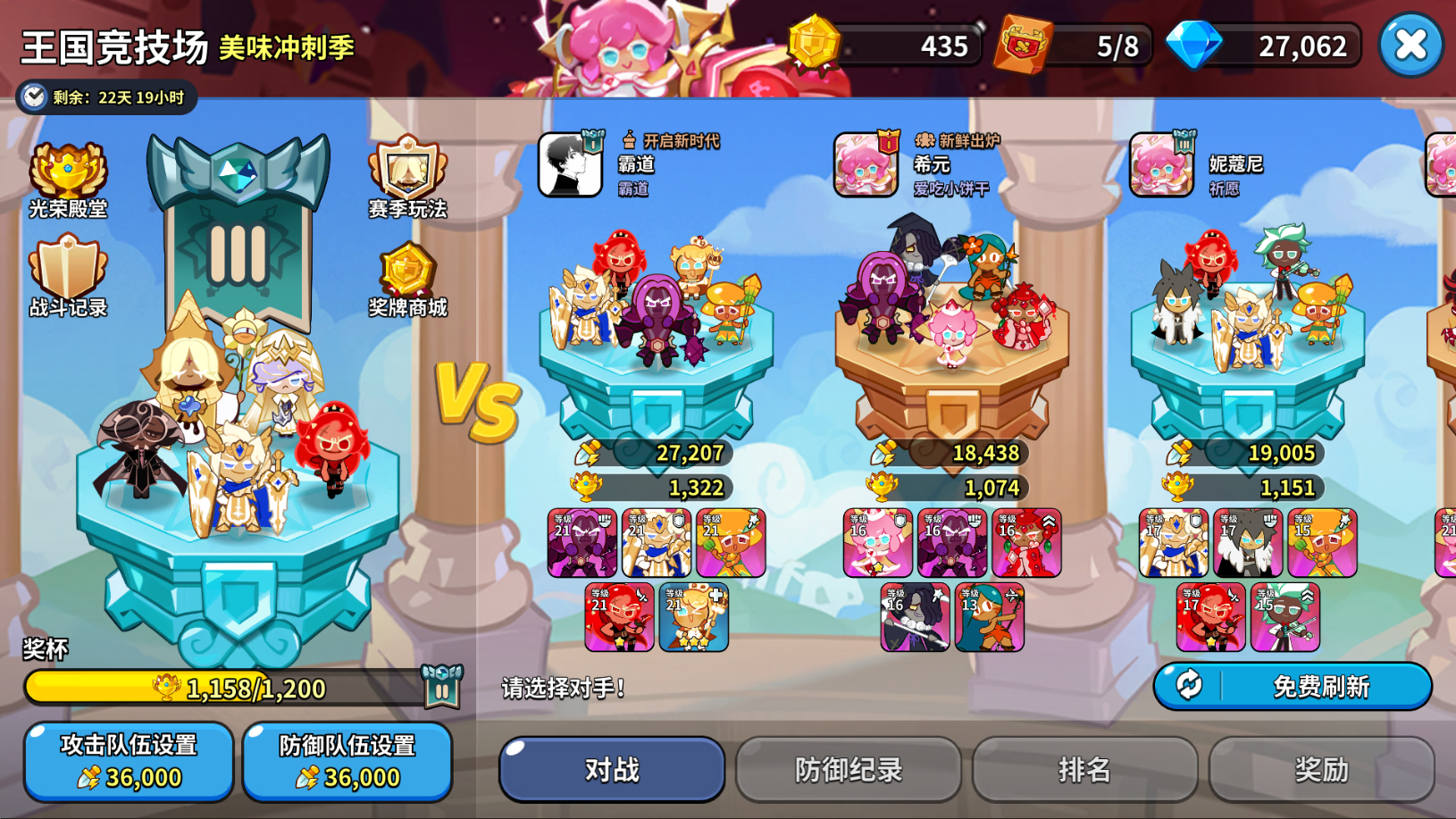Open 战斗记录 battle records
This screenshot has height=819, width=1456.
click(x=68, y=277)
